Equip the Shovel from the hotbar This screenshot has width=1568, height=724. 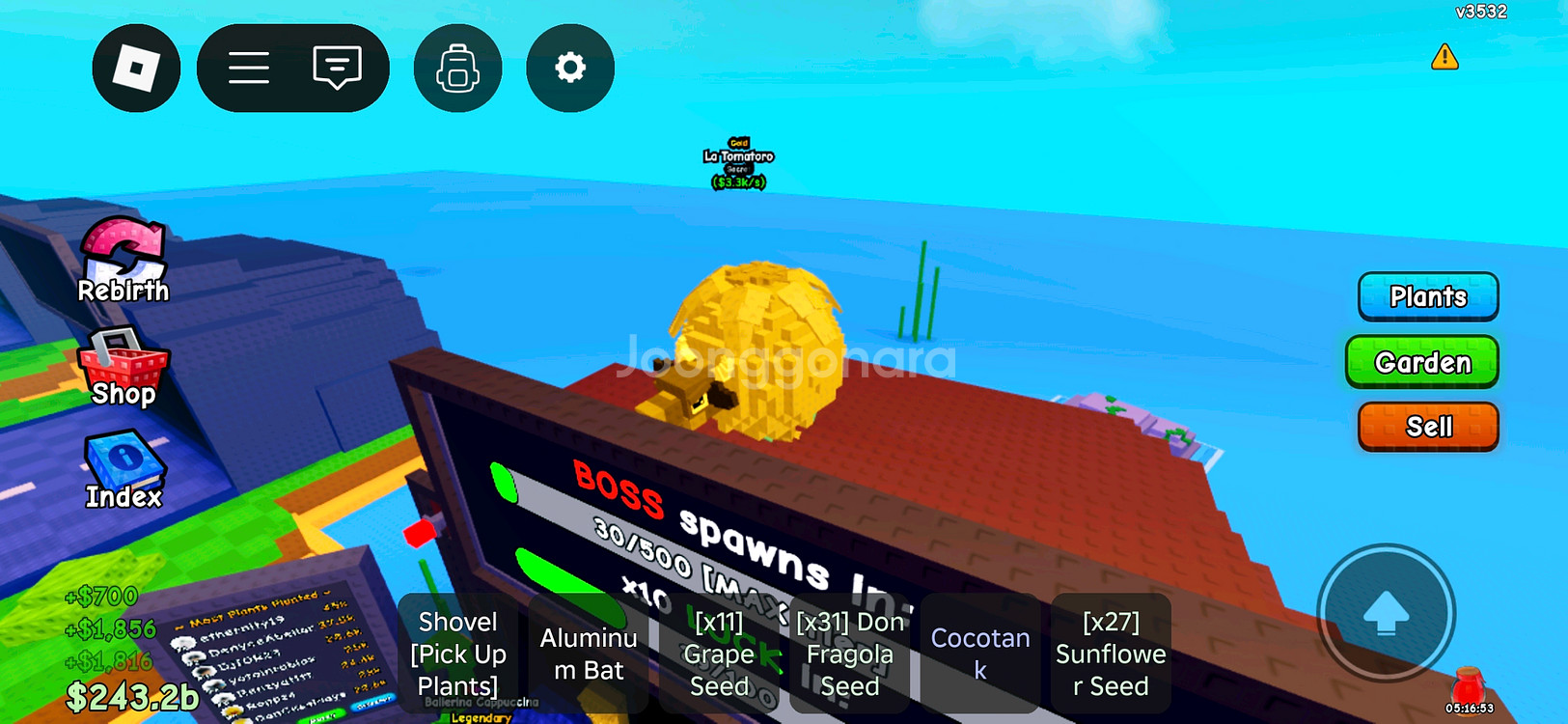458,654
